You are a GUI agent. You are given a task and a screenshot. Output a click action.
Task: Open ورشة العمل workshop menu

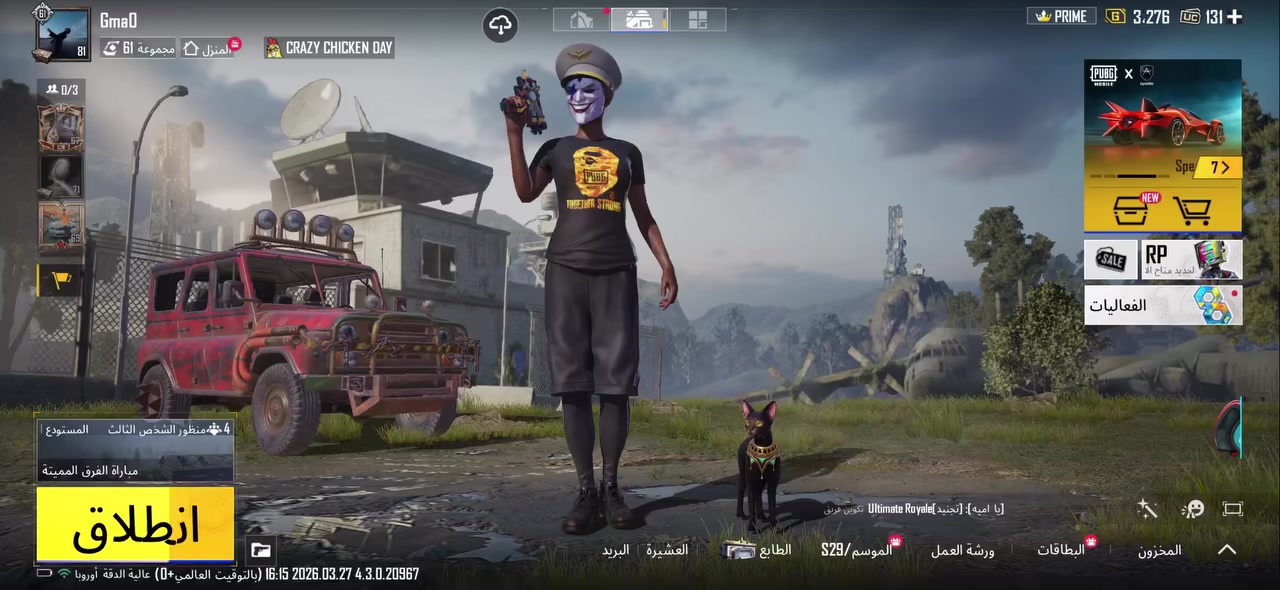click(962, 550)
